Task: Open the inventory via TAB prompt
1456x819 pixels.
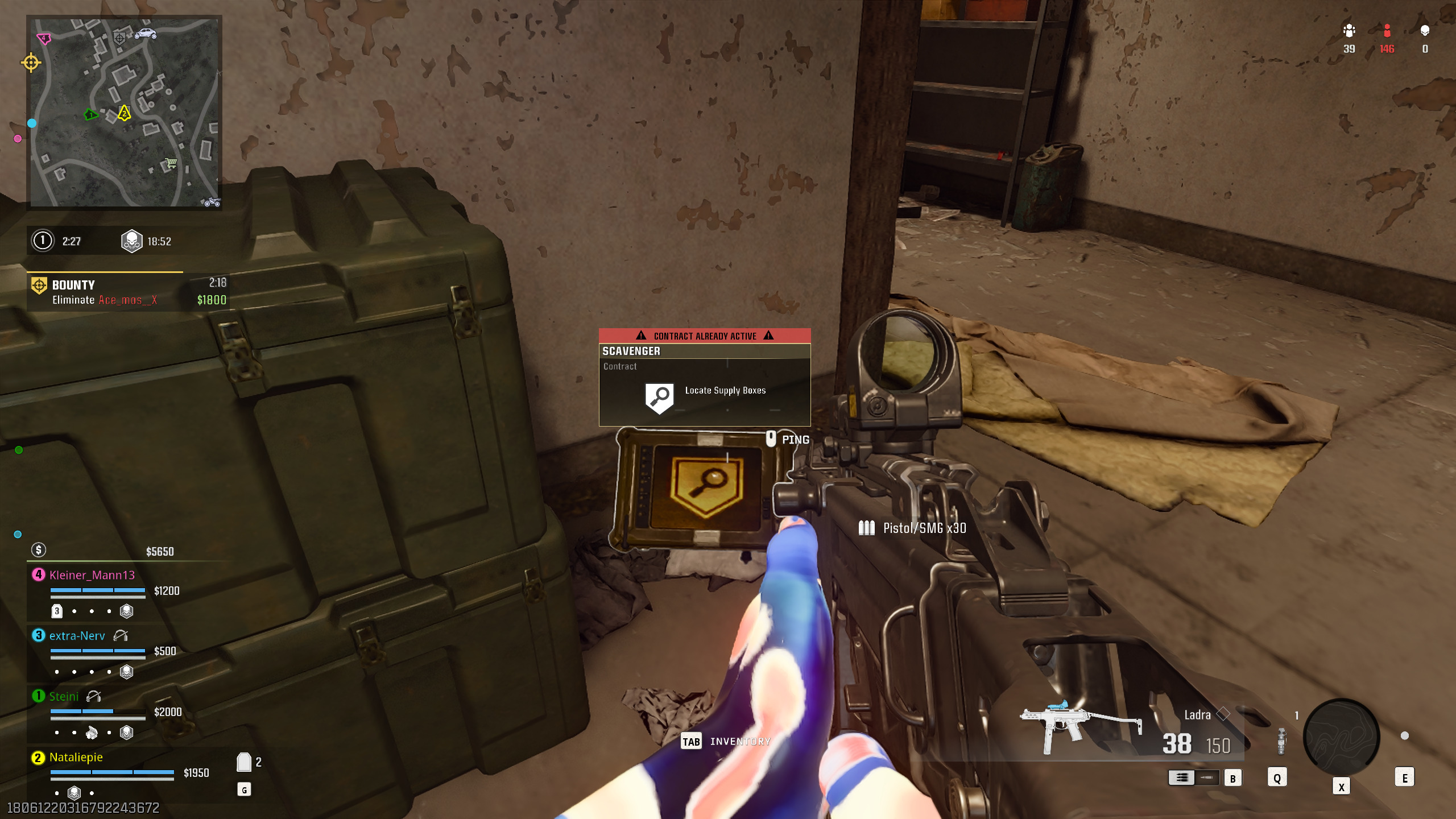Action: (692, 741)
